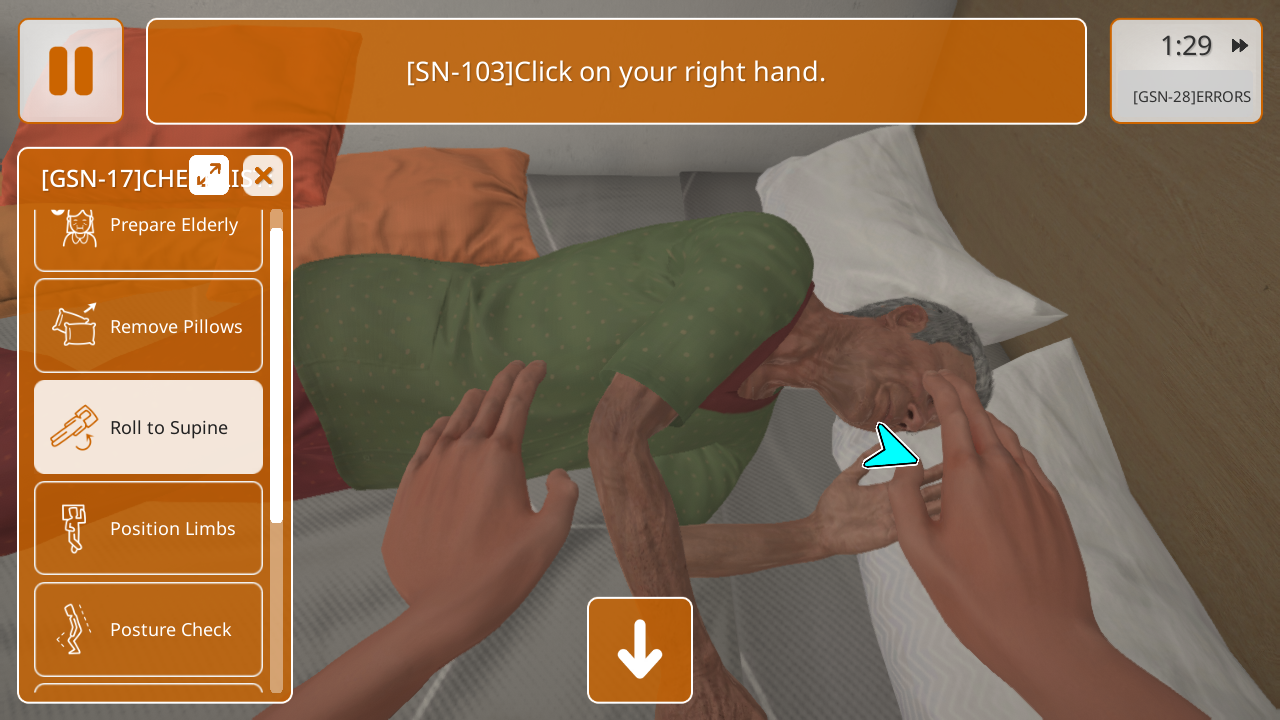The height and width of the screenshot is (720, 1280).
Task: Open the ERRORS panel
Action: [1190, 97]
